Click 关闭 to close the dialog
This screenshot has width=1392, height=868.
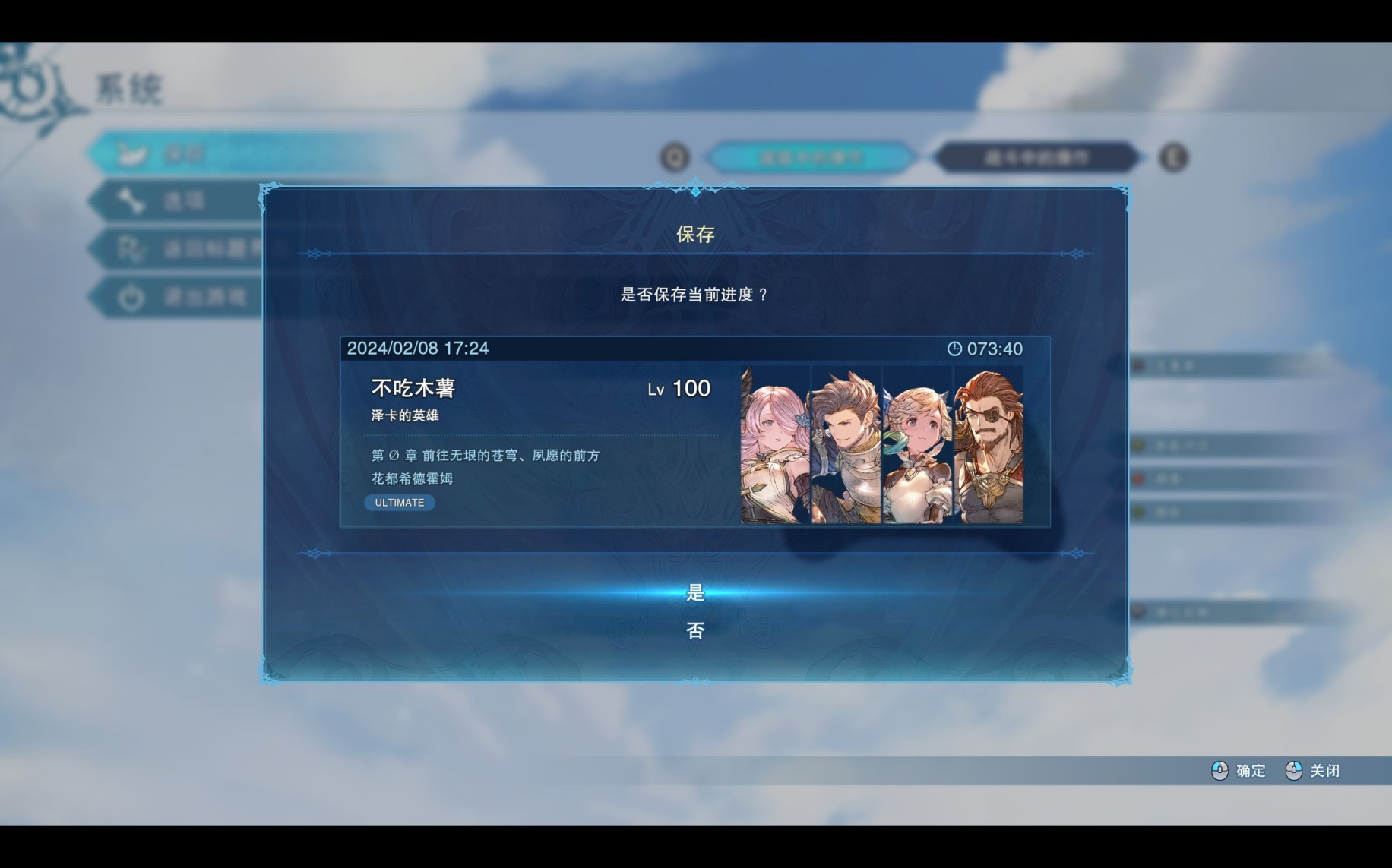tap(1326, 771)
